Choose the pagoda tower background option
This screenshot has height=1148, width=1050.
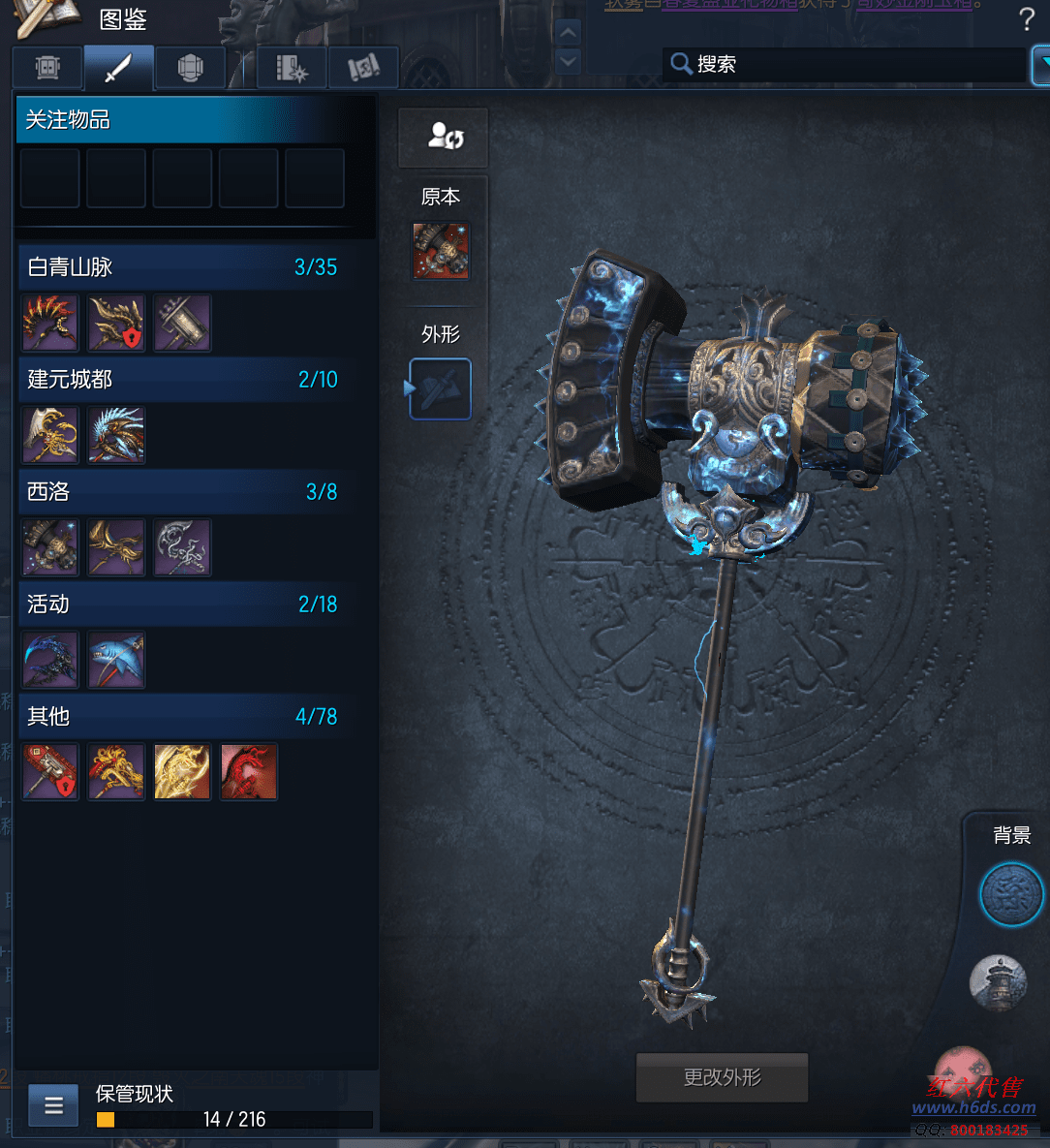(x=998, y=981)
